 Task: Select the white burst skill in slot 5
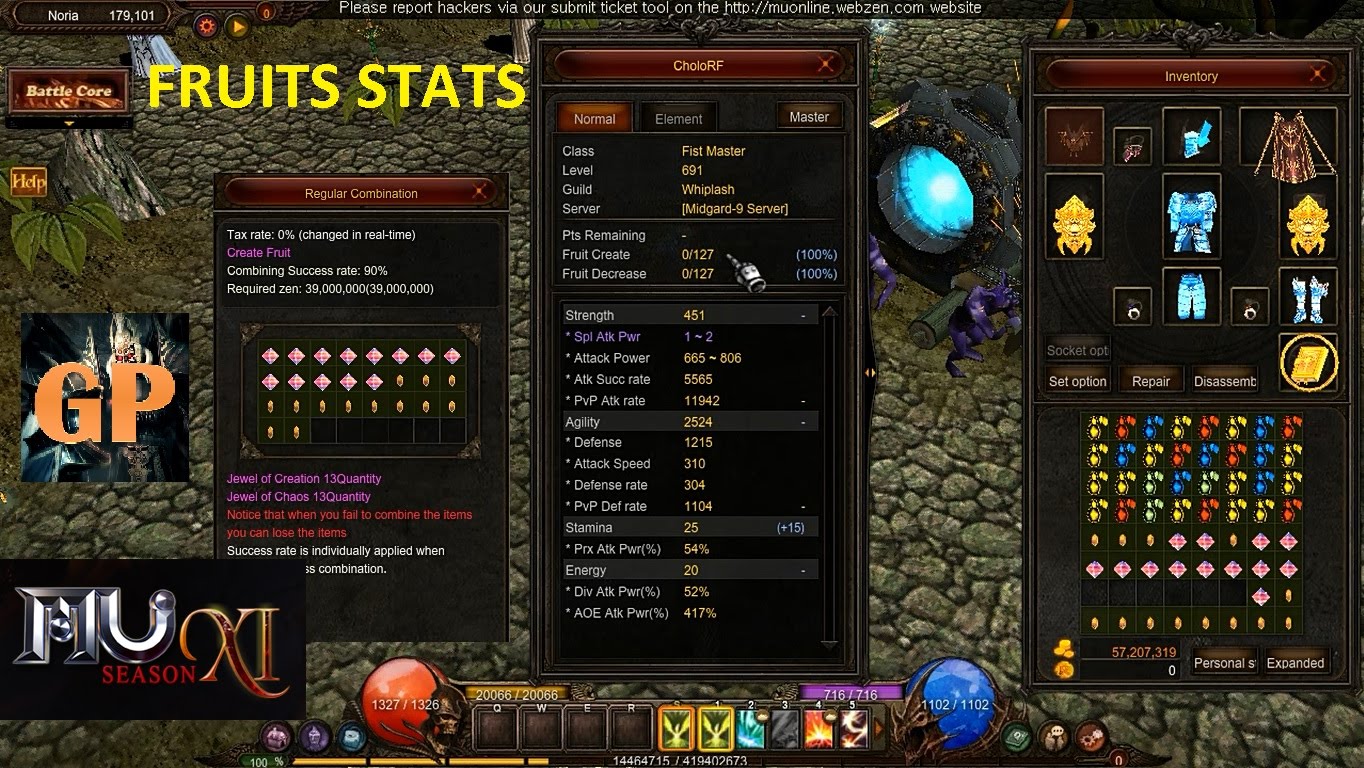pyautogui.click(x=853, y=728)
